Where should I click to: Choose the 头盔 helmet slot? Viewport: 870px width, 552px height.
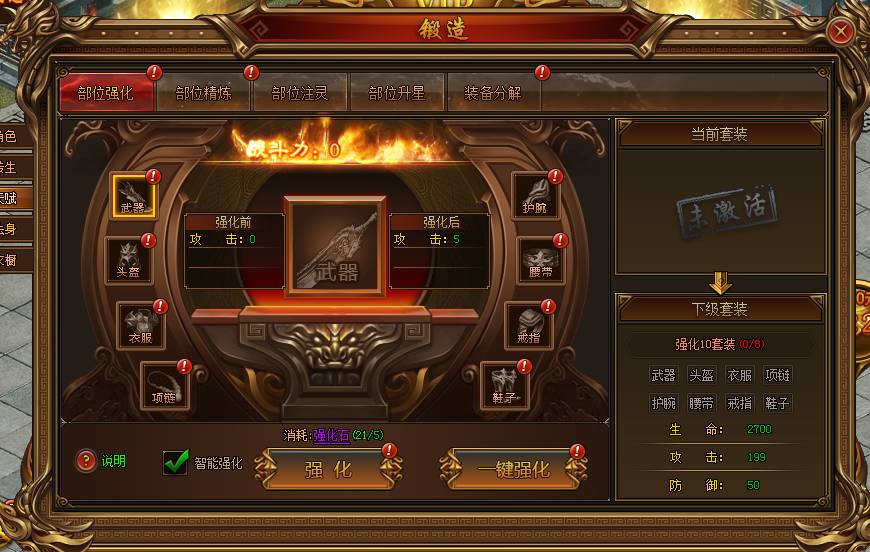pos(129,259)
